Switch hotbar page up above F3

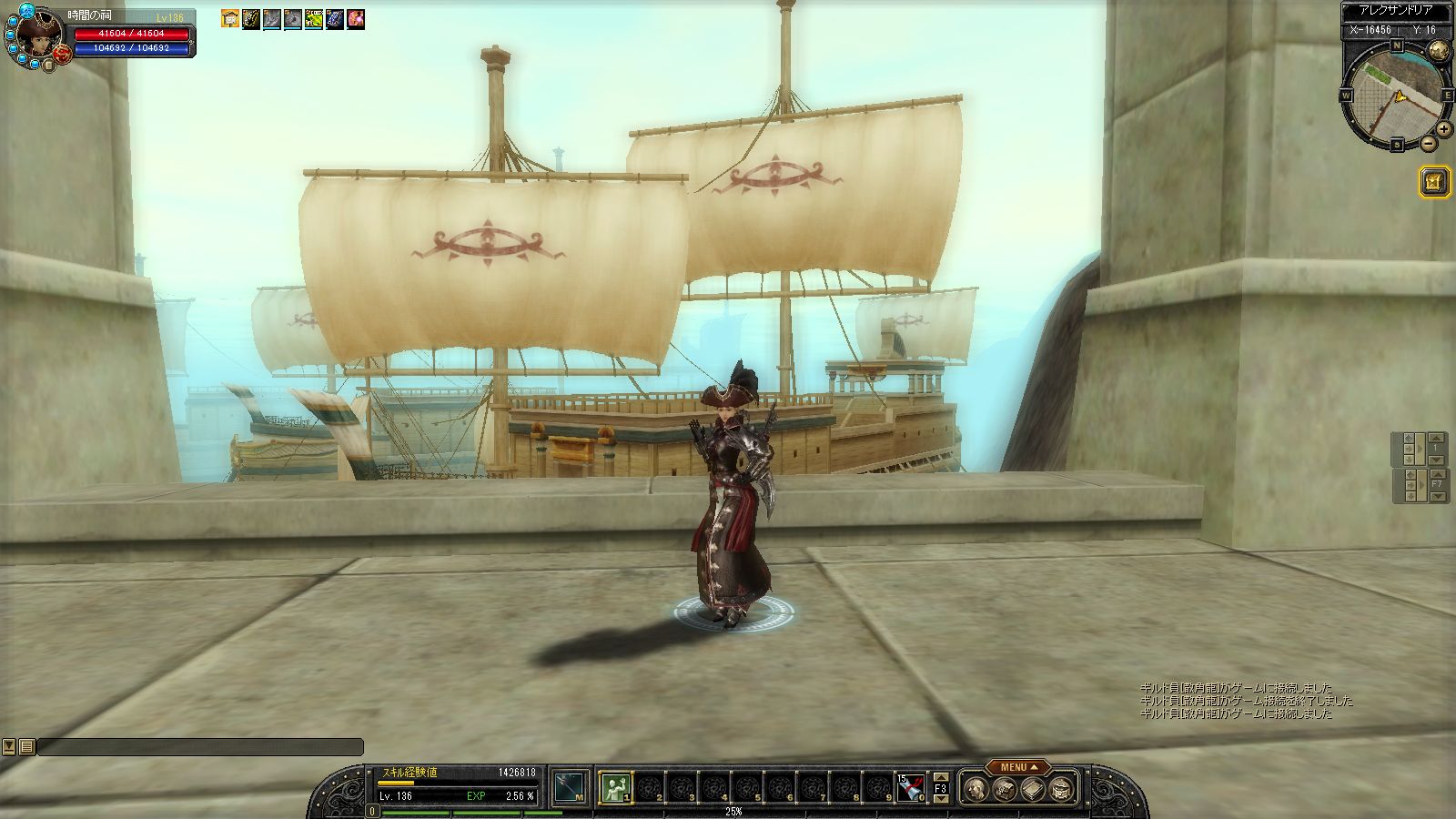[941, 777]
